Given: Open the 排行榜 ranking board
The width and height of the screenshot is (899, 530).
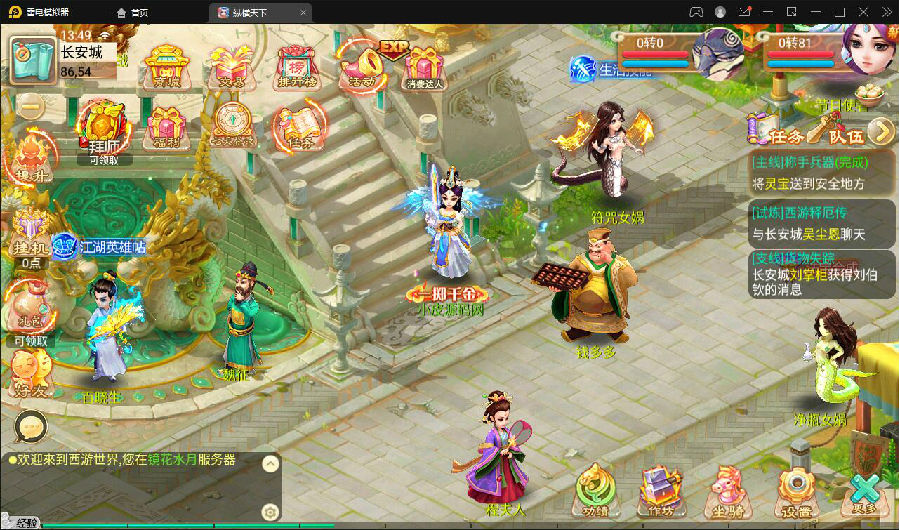Looking at the screenshot, I should tap(295, 66).
